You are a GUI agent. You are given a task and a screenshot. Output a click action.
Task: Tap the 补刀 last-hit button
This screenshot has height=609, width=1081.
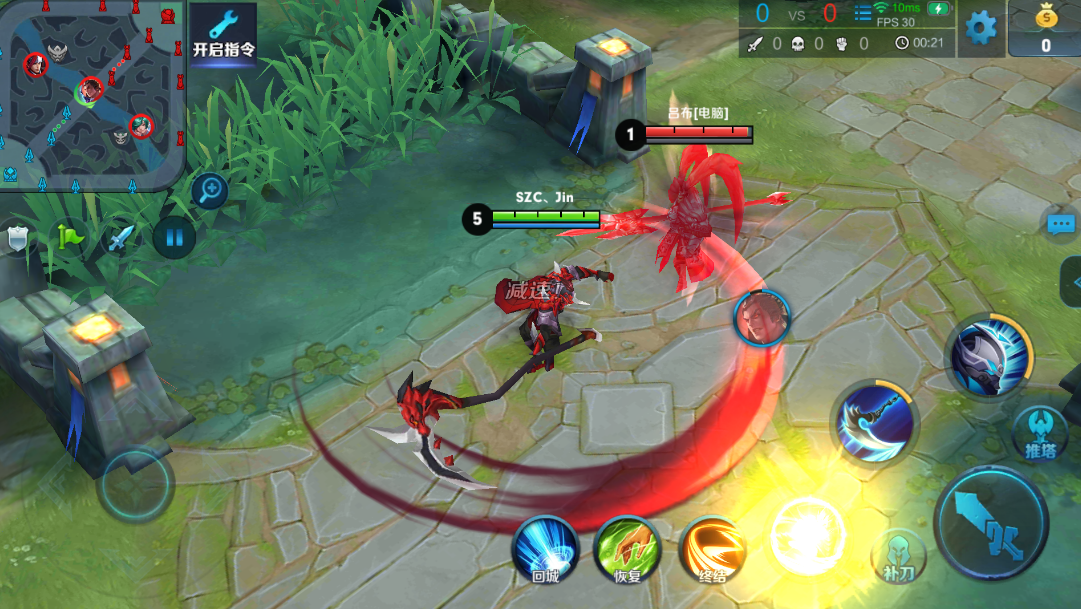click(x=897, y=557)
